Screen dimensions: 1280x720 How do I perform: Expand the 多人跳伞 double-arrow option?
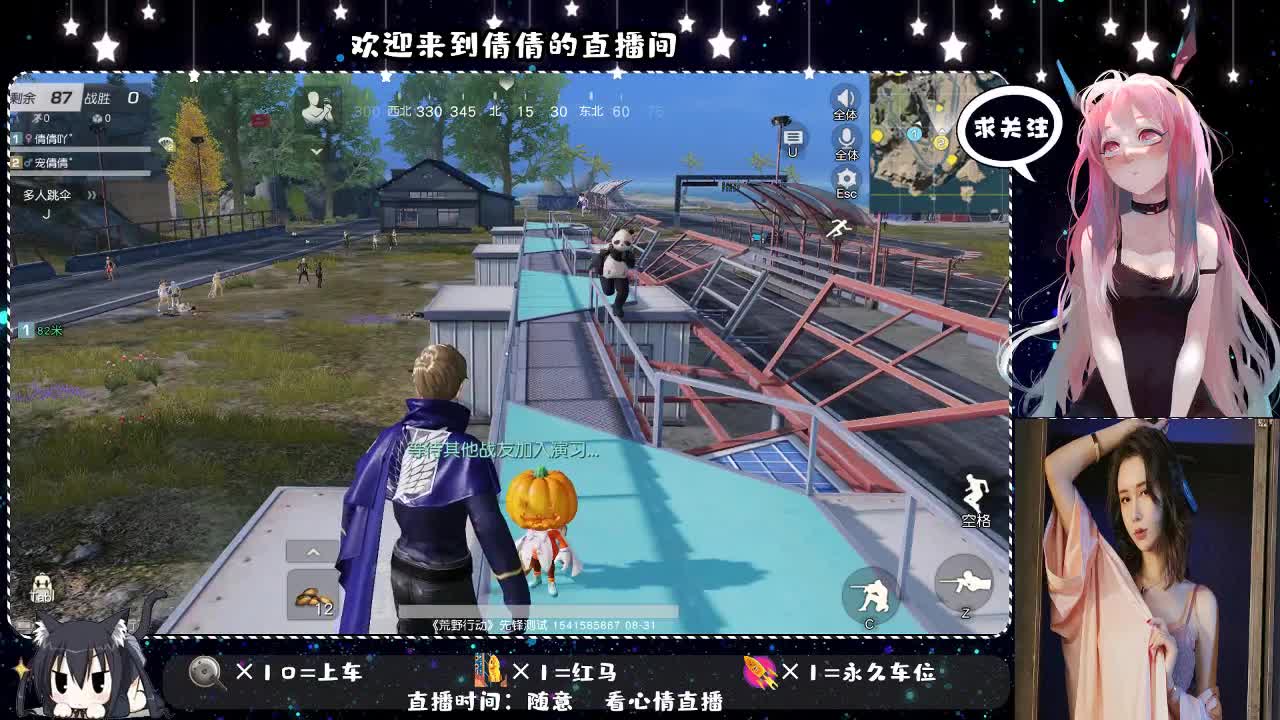pos(90,195)
